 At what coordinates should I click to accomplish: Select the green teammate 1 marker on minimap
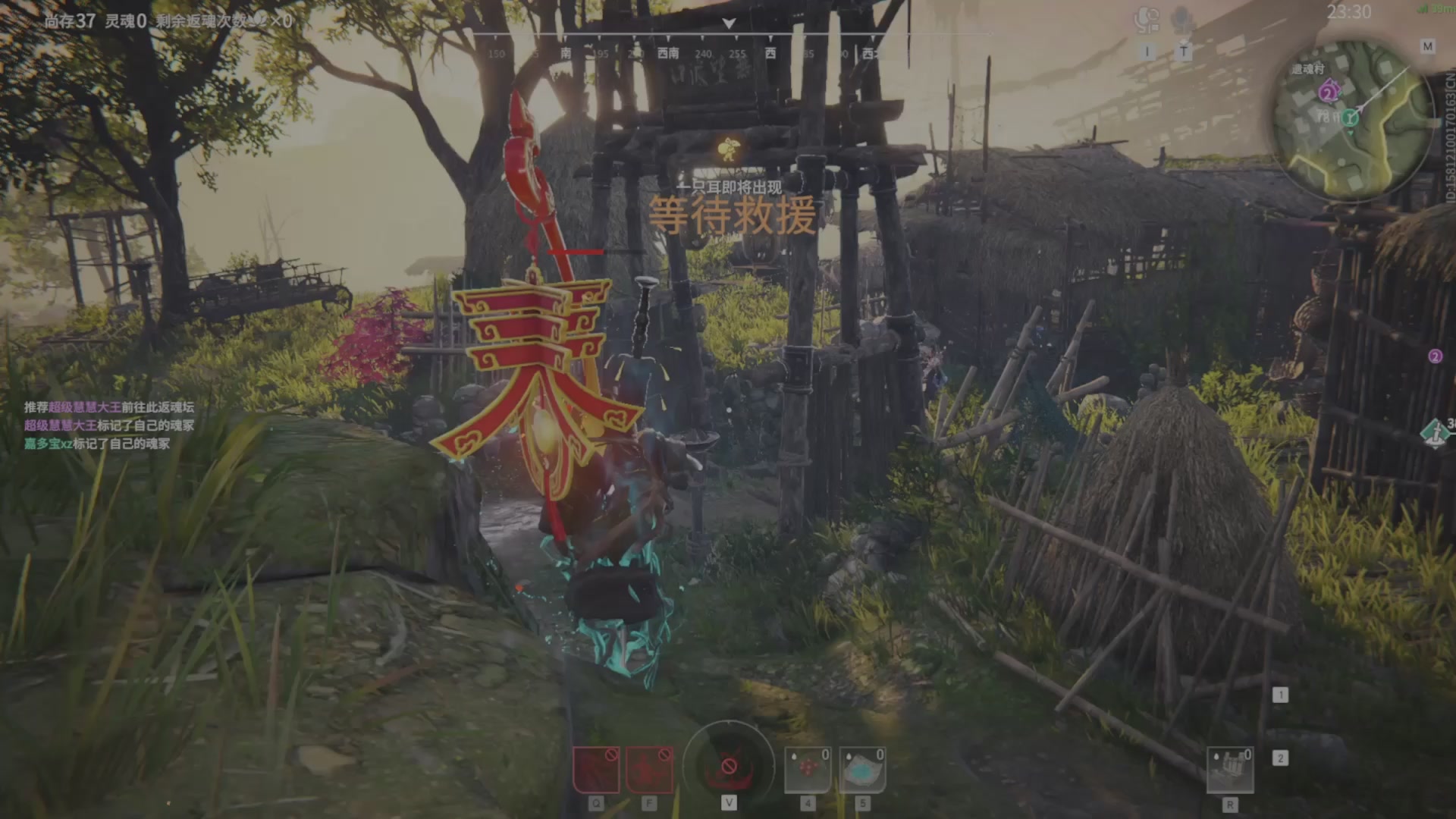[x=1350, y=118]
